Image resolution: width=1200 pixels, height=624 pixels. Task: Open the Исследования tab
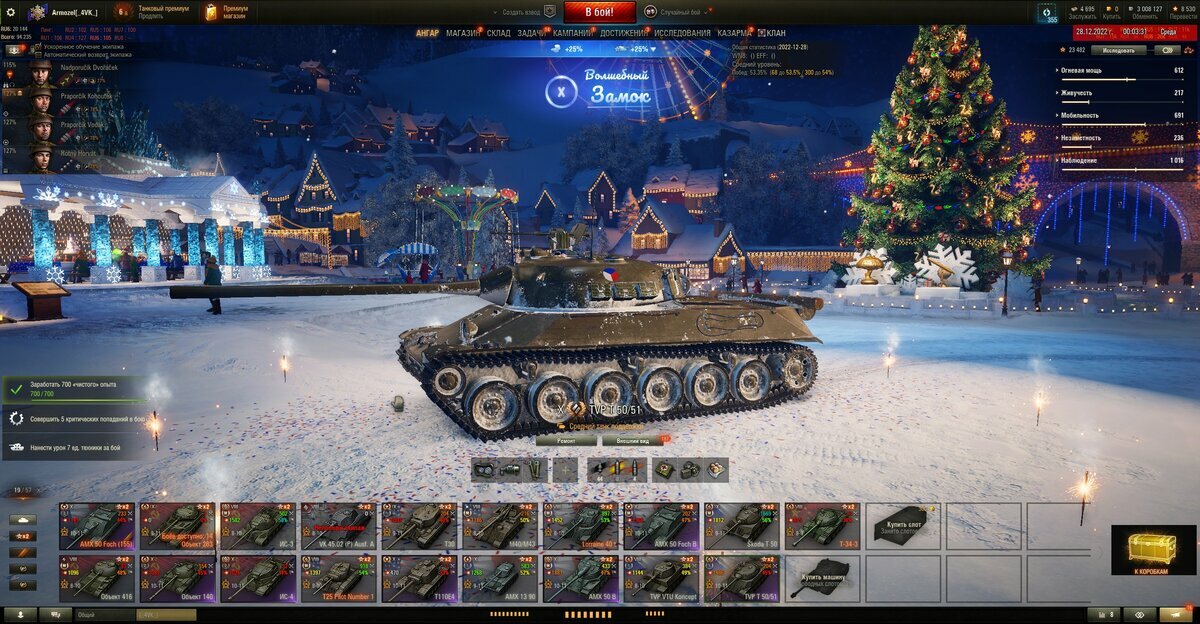[x=683, y=33]
